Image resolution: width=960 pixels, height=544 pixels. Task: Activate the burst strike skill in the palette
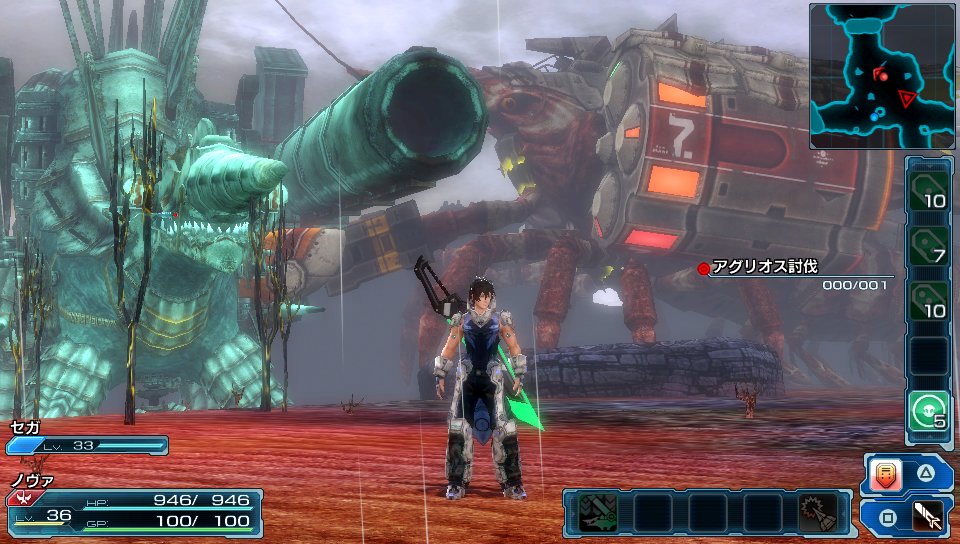[817, 513]
